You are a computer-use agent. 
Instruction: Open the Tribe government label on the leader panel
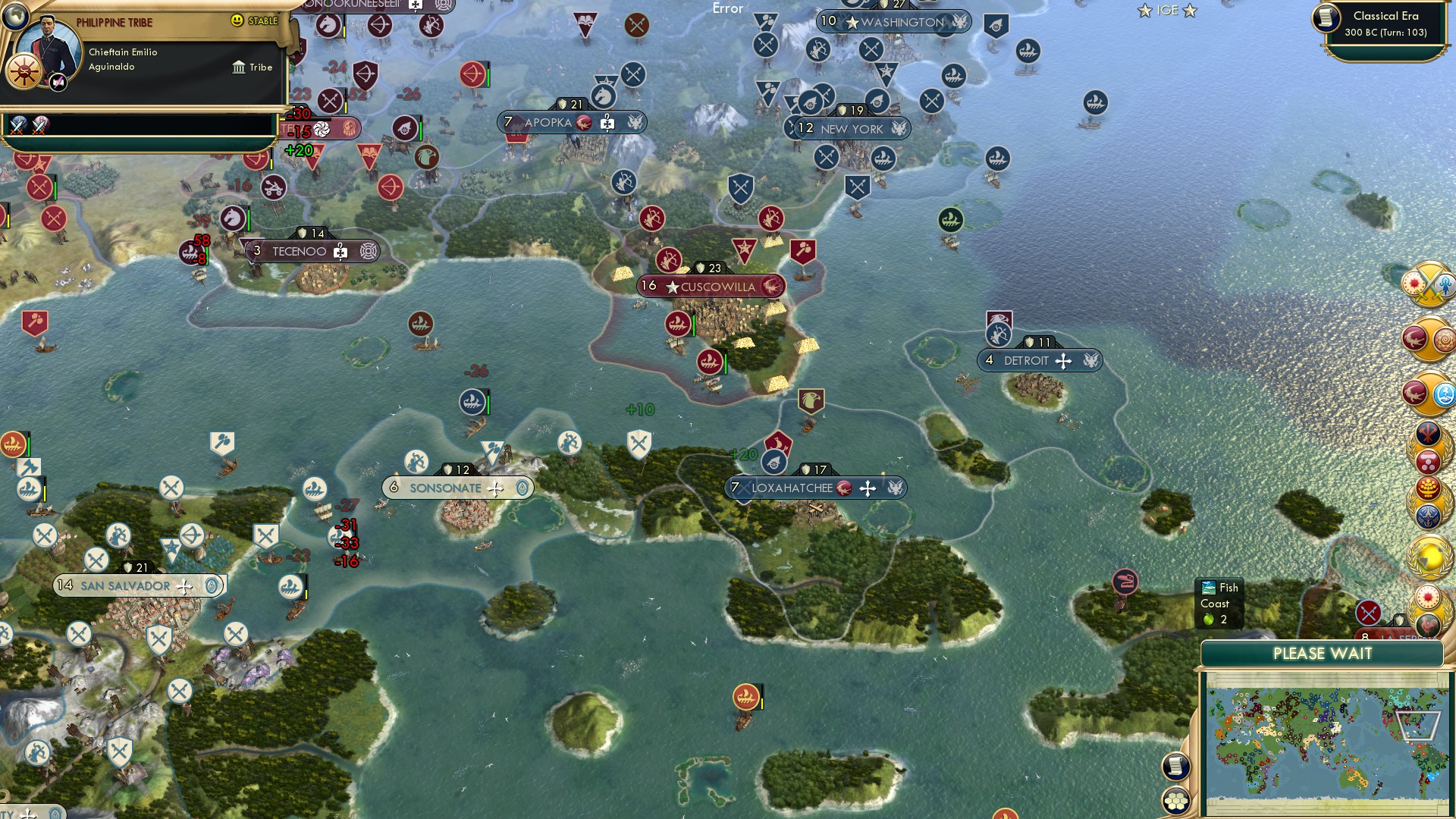[x=254, y=67]
